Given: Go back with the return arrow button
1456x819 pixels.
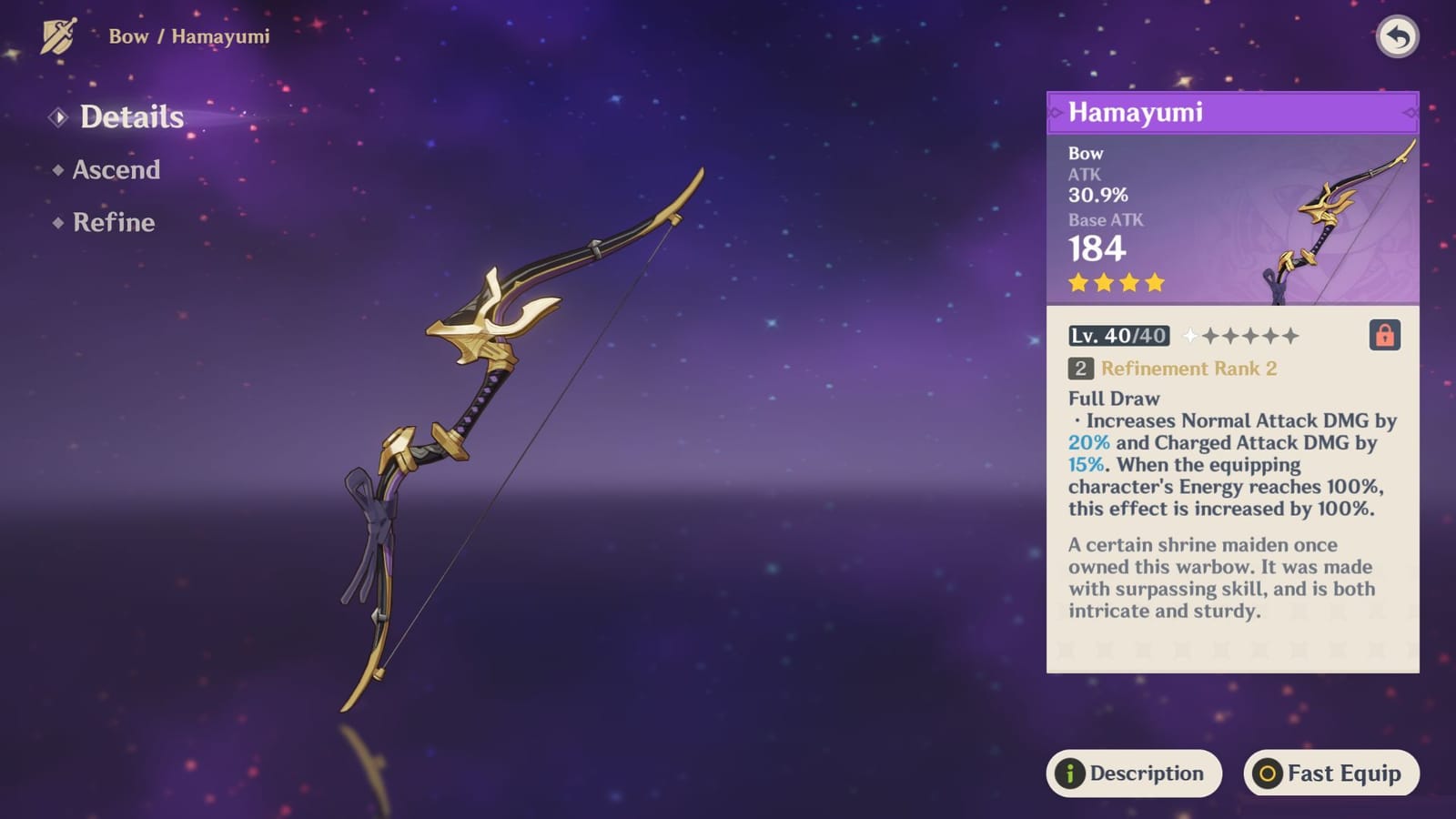Looking at the screenshot, I should 1397,37.
